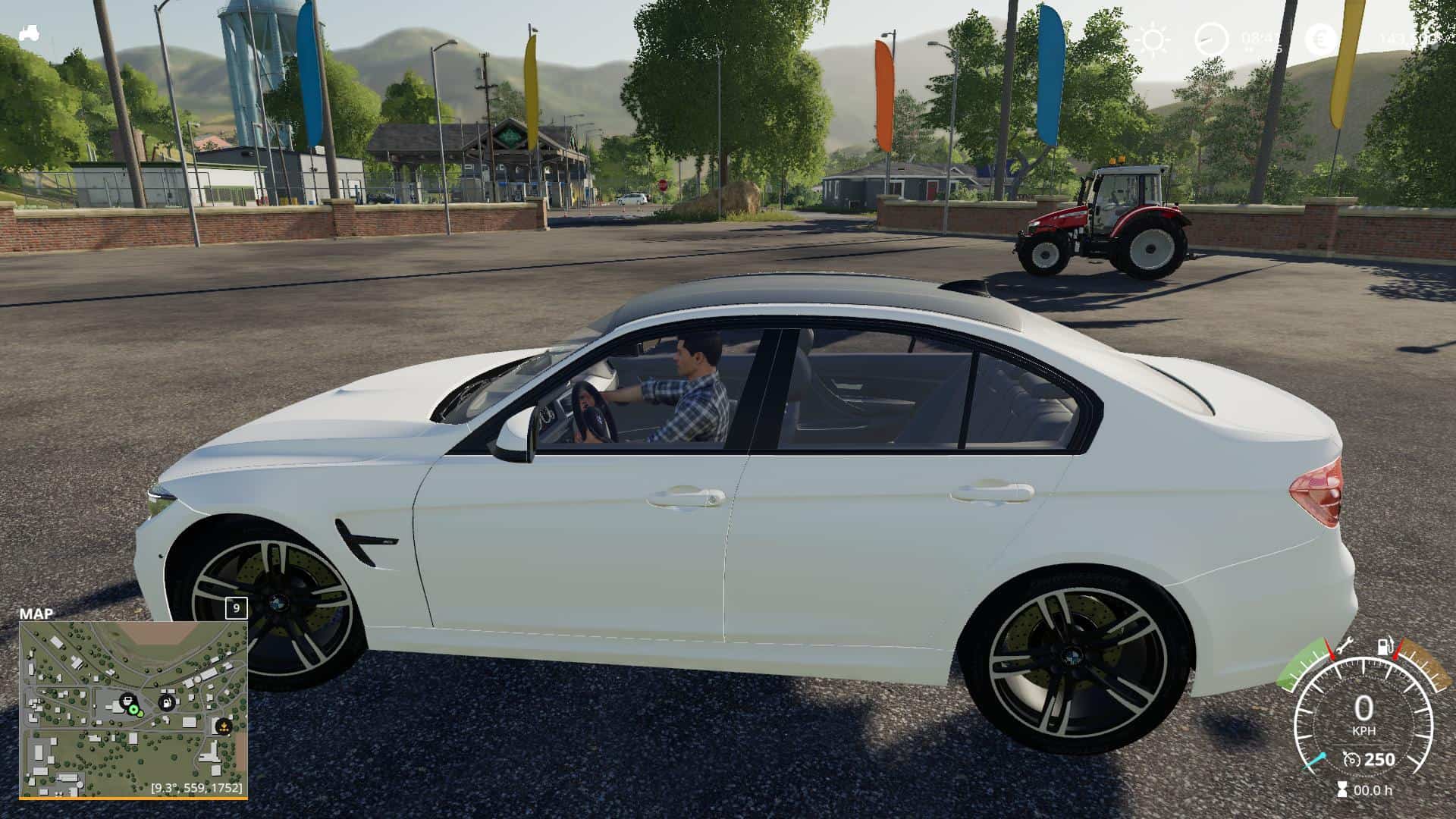The image size is (1456, 819).
Task: Click the cruise control icon beside 250
Action: click(1351, 759)
